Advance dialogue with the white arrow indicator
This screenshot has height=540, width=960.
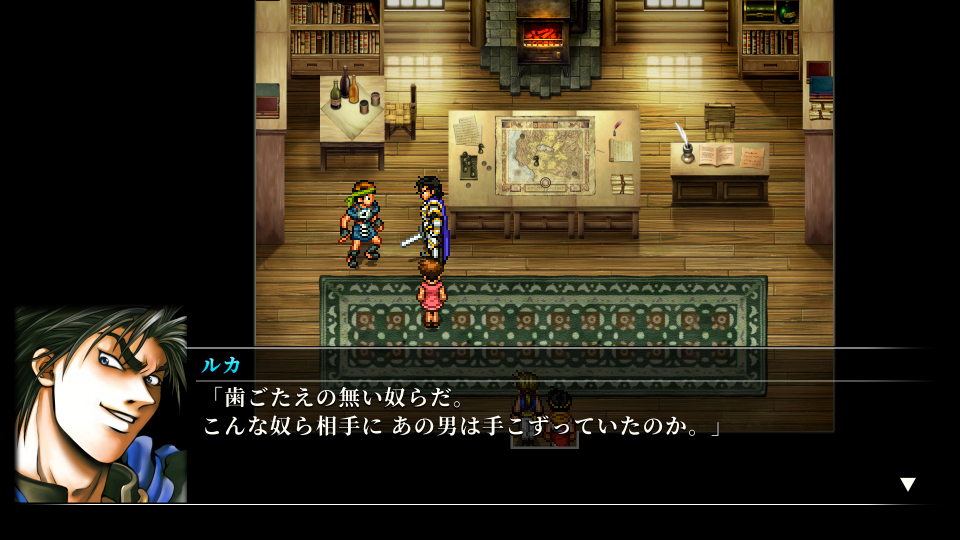click(x=907, y=484)
